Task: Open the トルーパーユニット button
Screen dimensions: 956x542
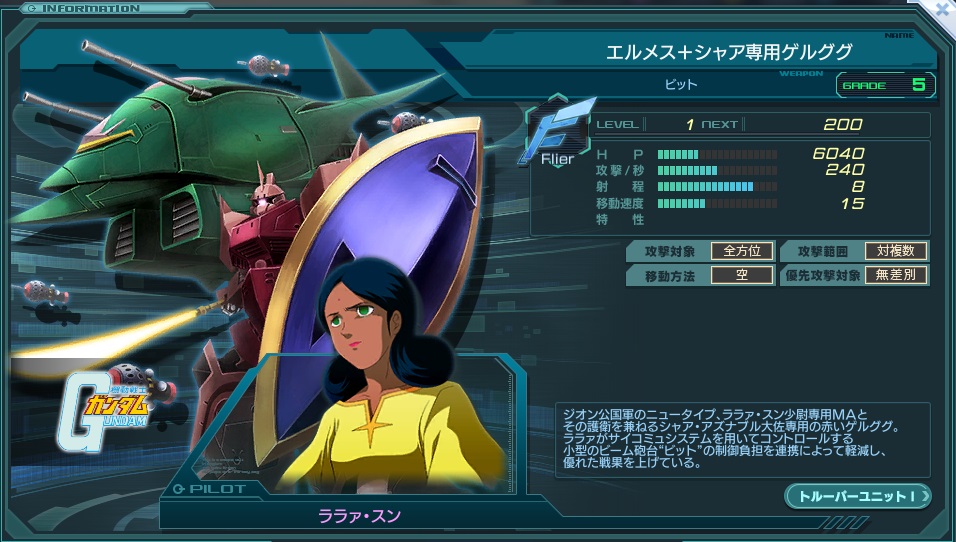Action: (x=857, y=496)
